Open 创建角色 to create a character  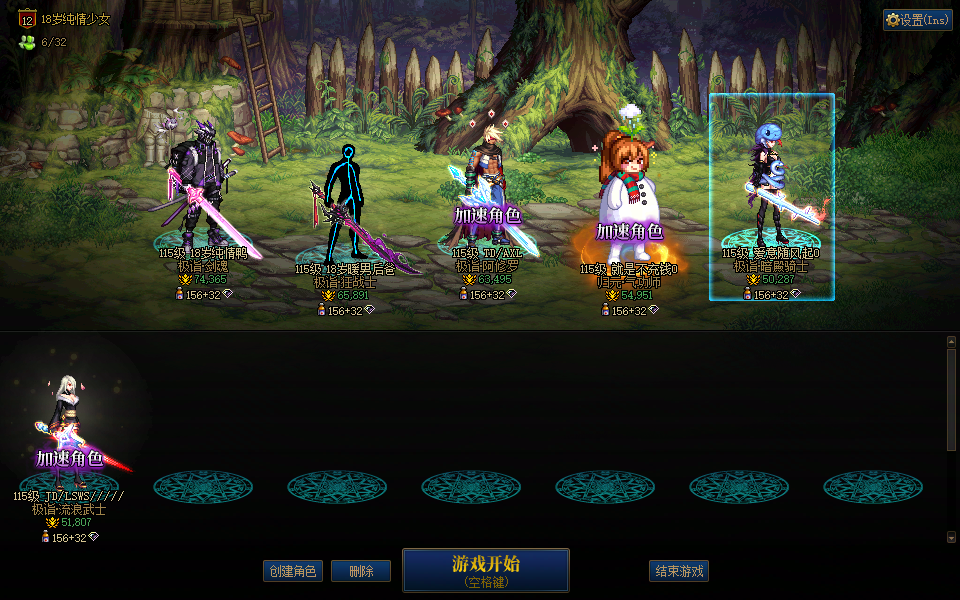pos(293,571)
